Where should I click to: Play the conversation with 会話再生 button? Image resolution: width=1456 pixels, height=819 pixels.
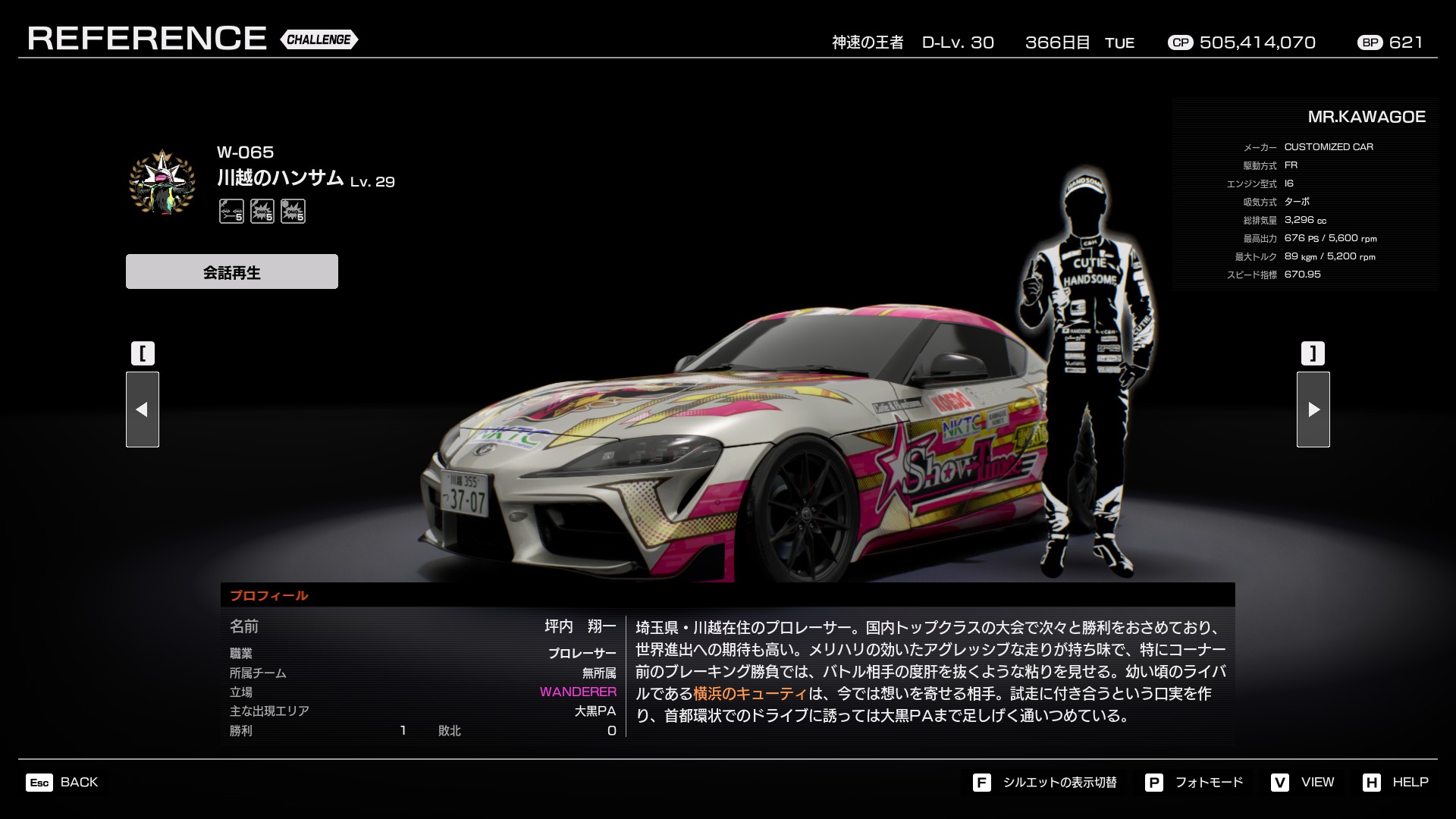231,271
